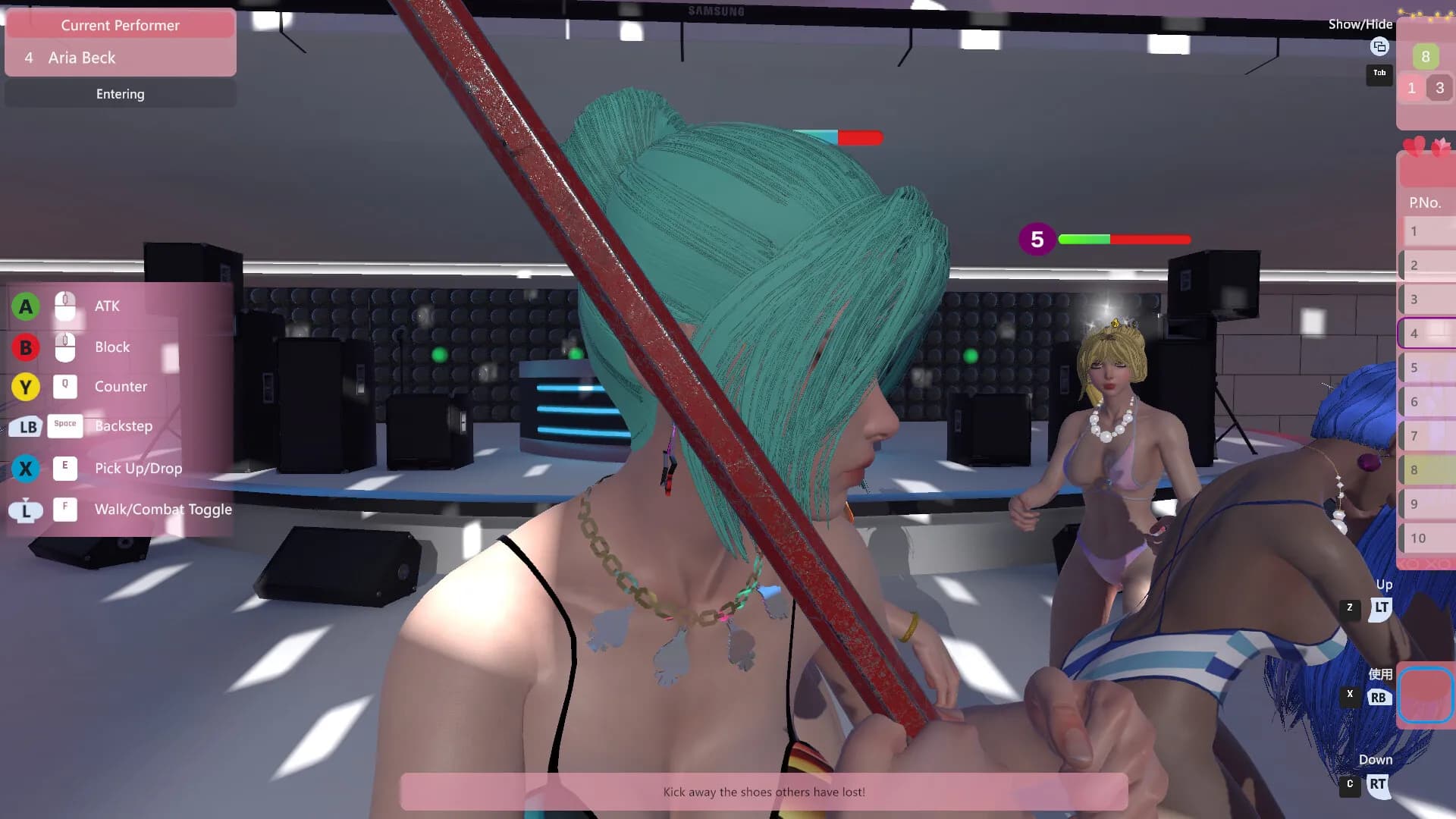The height and width of the screenshot is (819, 1456).
Task: Expand the Current Performer panel
Action: click(120, 25)
